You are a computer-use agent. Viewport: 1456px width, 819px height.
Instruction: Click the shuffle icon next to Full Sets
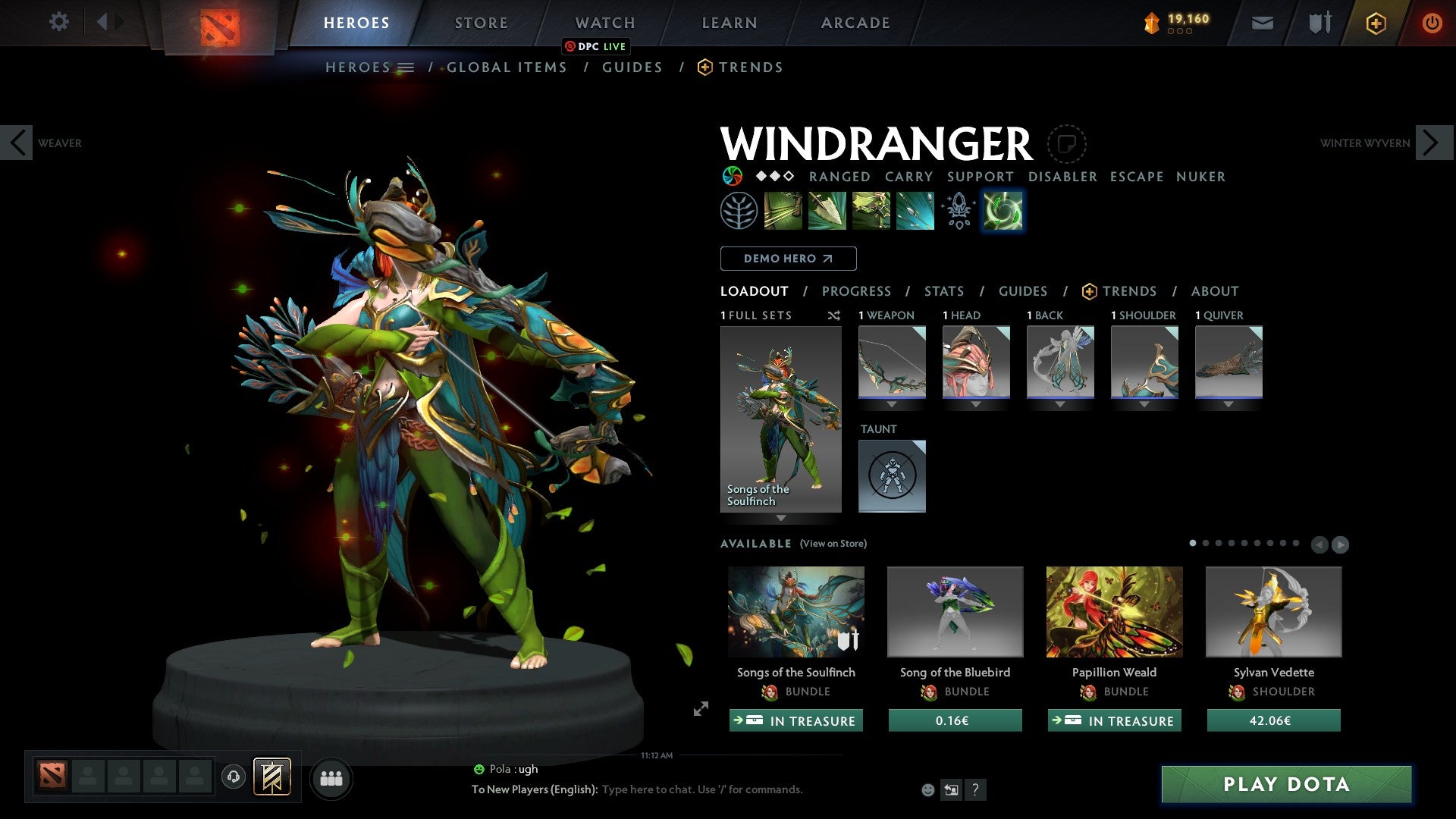pyautogui.click(x=834, y=315)
